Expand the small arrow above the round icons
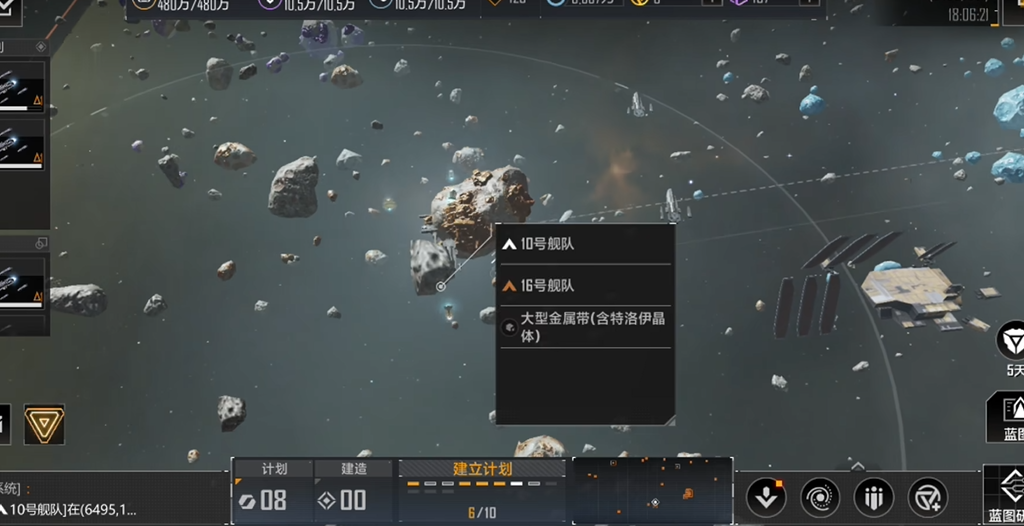The width and height of the screenshot is (1024, 526). pos(857,466)
